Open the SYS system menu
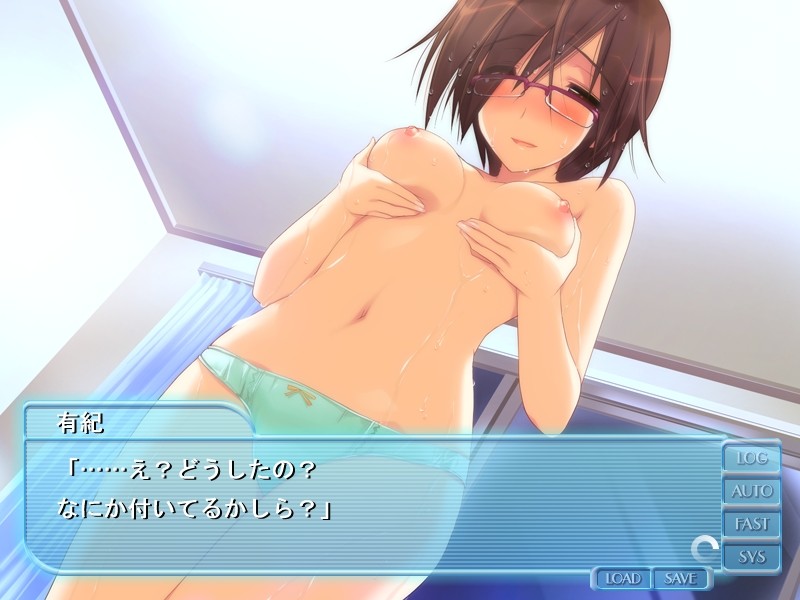The width and height of the screenshot is (800, 600). click(x=752, y=556)
